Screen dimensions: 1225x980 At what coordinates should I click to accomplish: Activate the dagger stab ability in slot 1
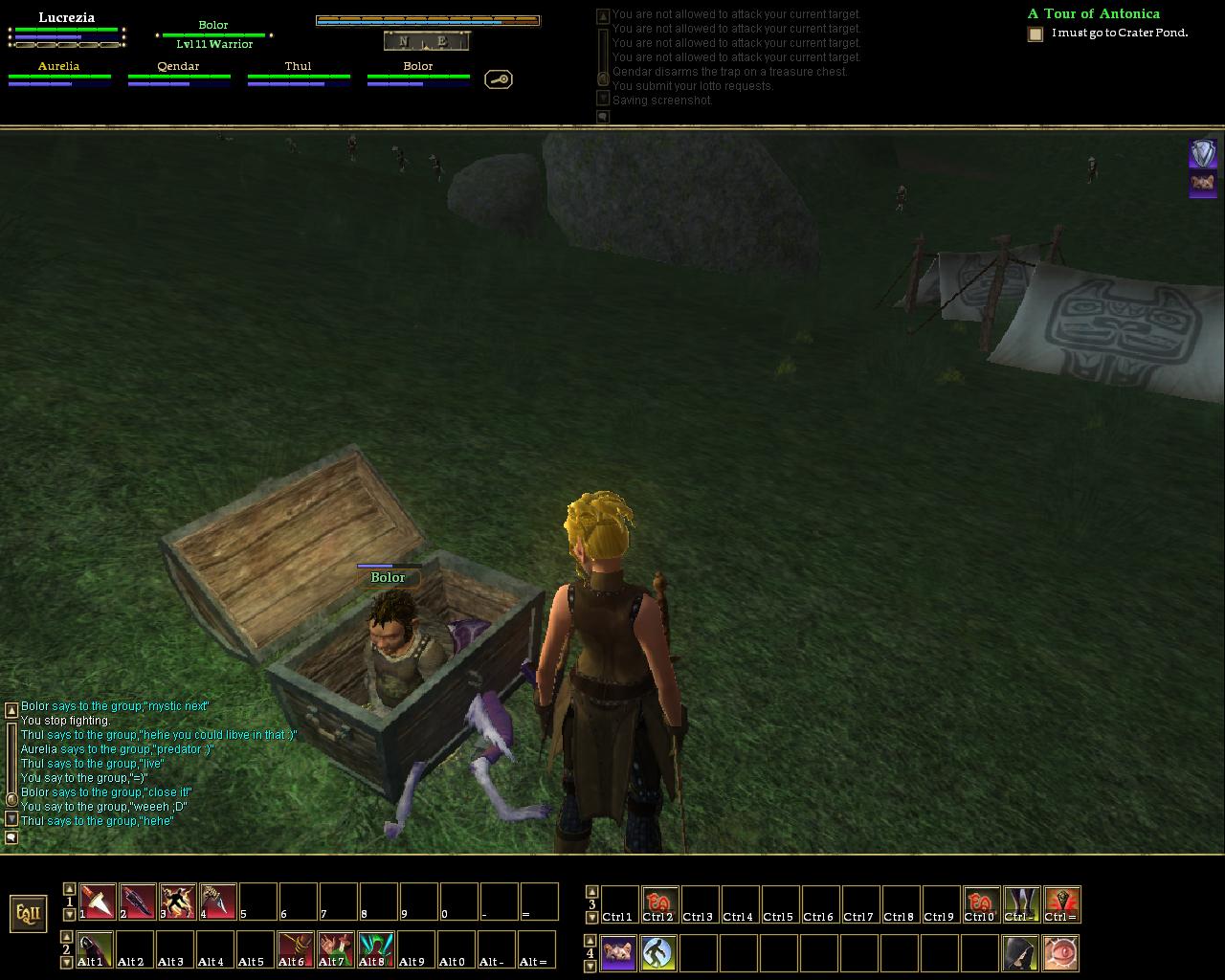click(x=98, y=902)
